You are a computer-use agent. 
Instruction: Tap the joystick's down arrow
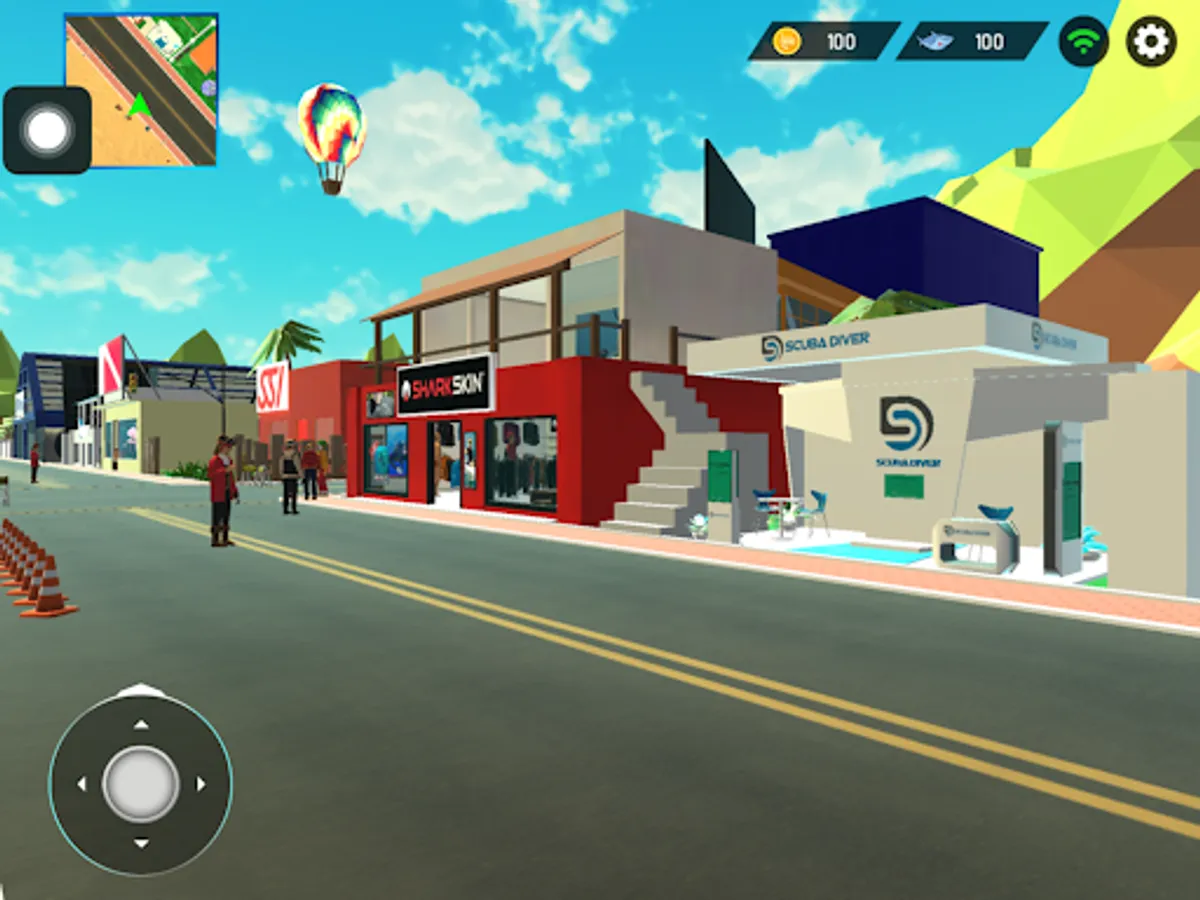click(141, 844)
